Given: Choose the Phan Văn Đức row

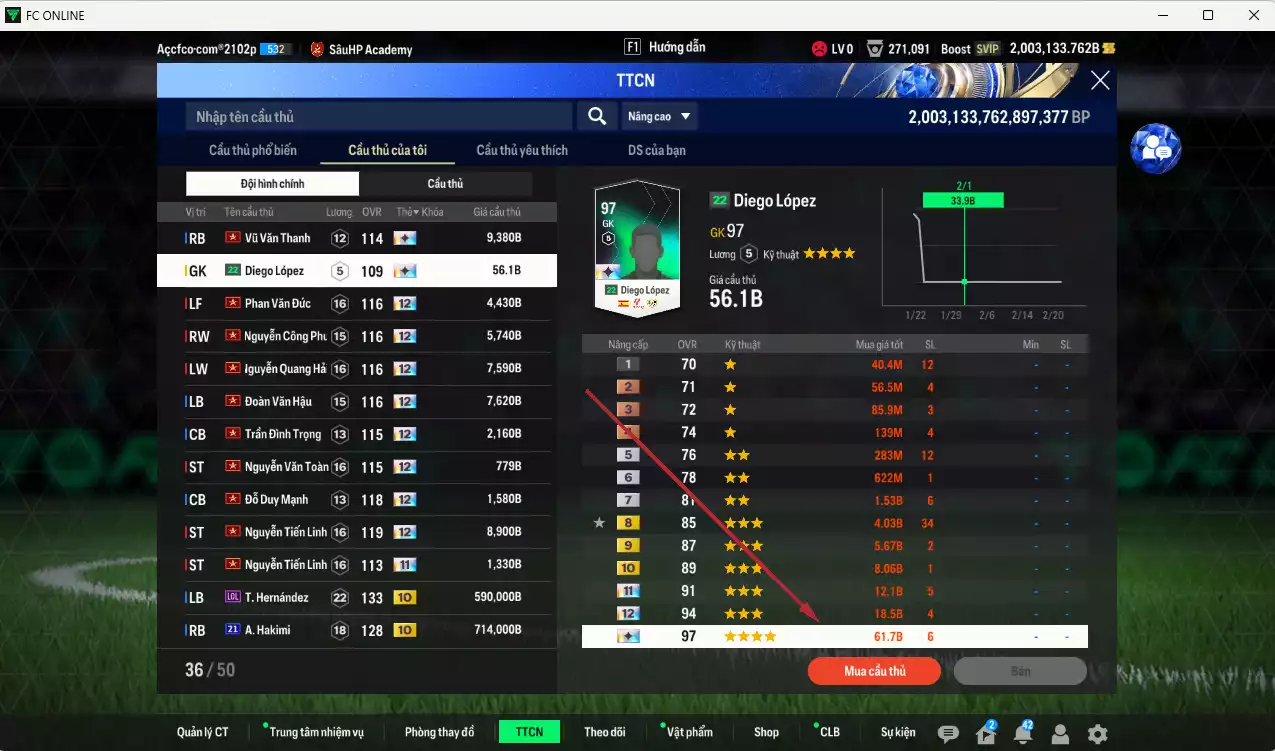Looking at the screenshot, I should coord(356,304).
